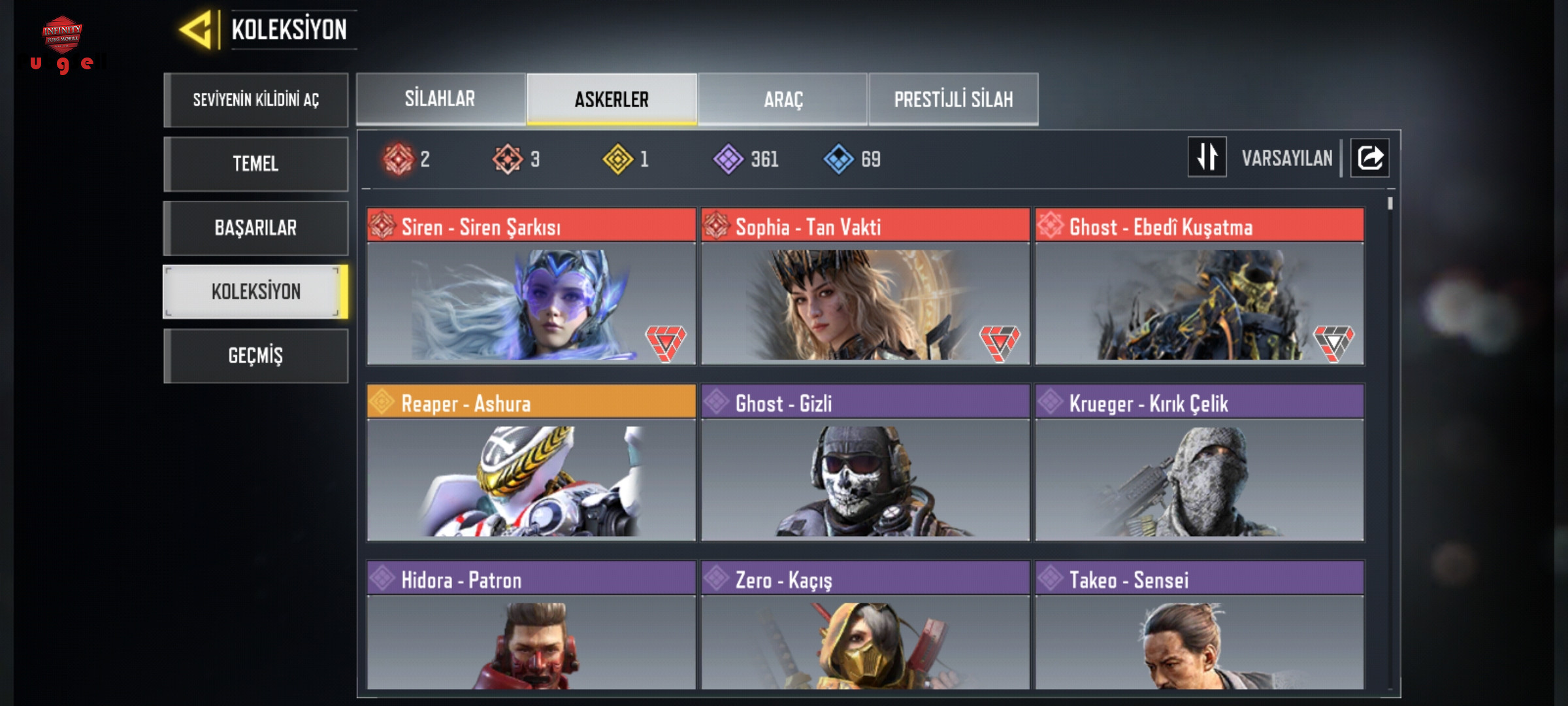The image size is (1568, 706).
Task: Switch to the Silahlar tab
Action: [x=440, y=99]
